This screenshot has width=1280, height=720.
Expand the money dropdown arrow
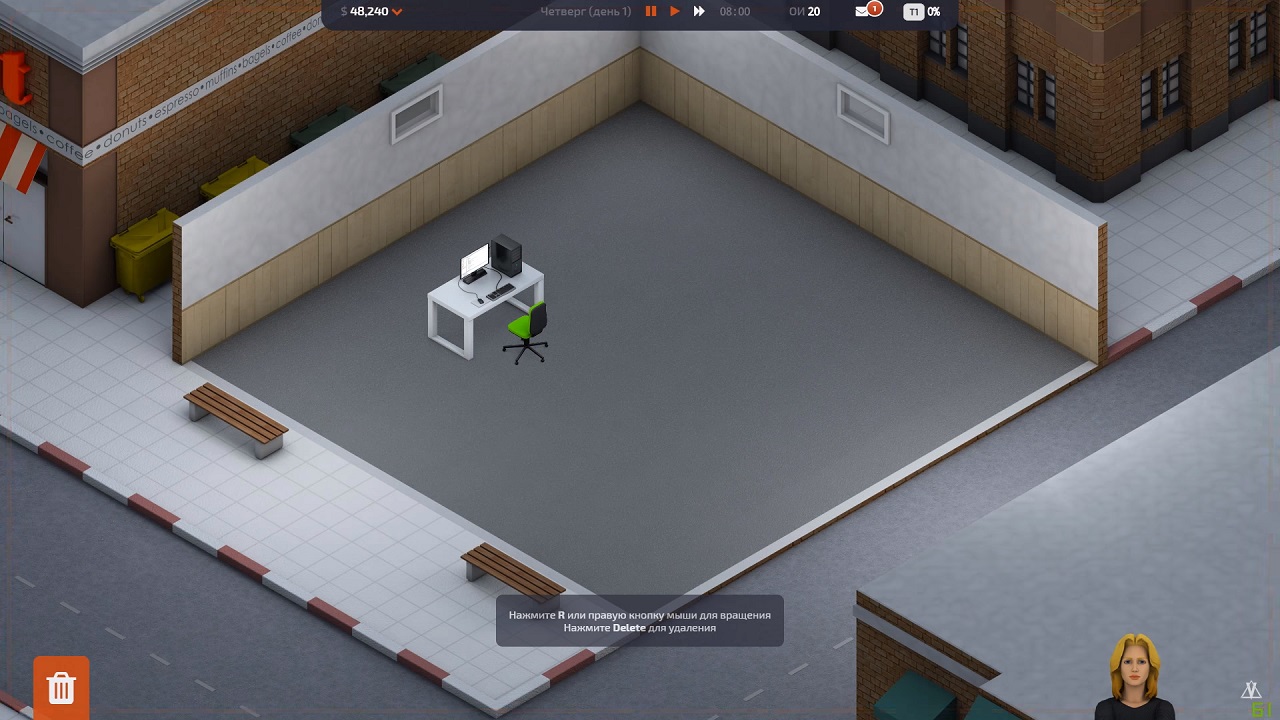[397, 12]
